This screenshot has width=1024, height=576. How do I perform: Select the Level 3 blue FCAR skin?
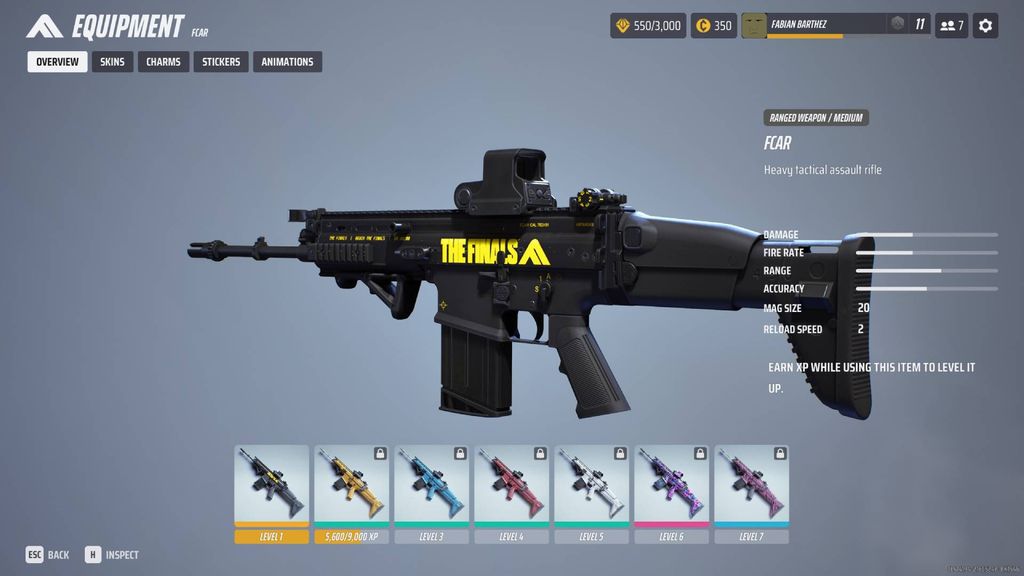point(432,485)
